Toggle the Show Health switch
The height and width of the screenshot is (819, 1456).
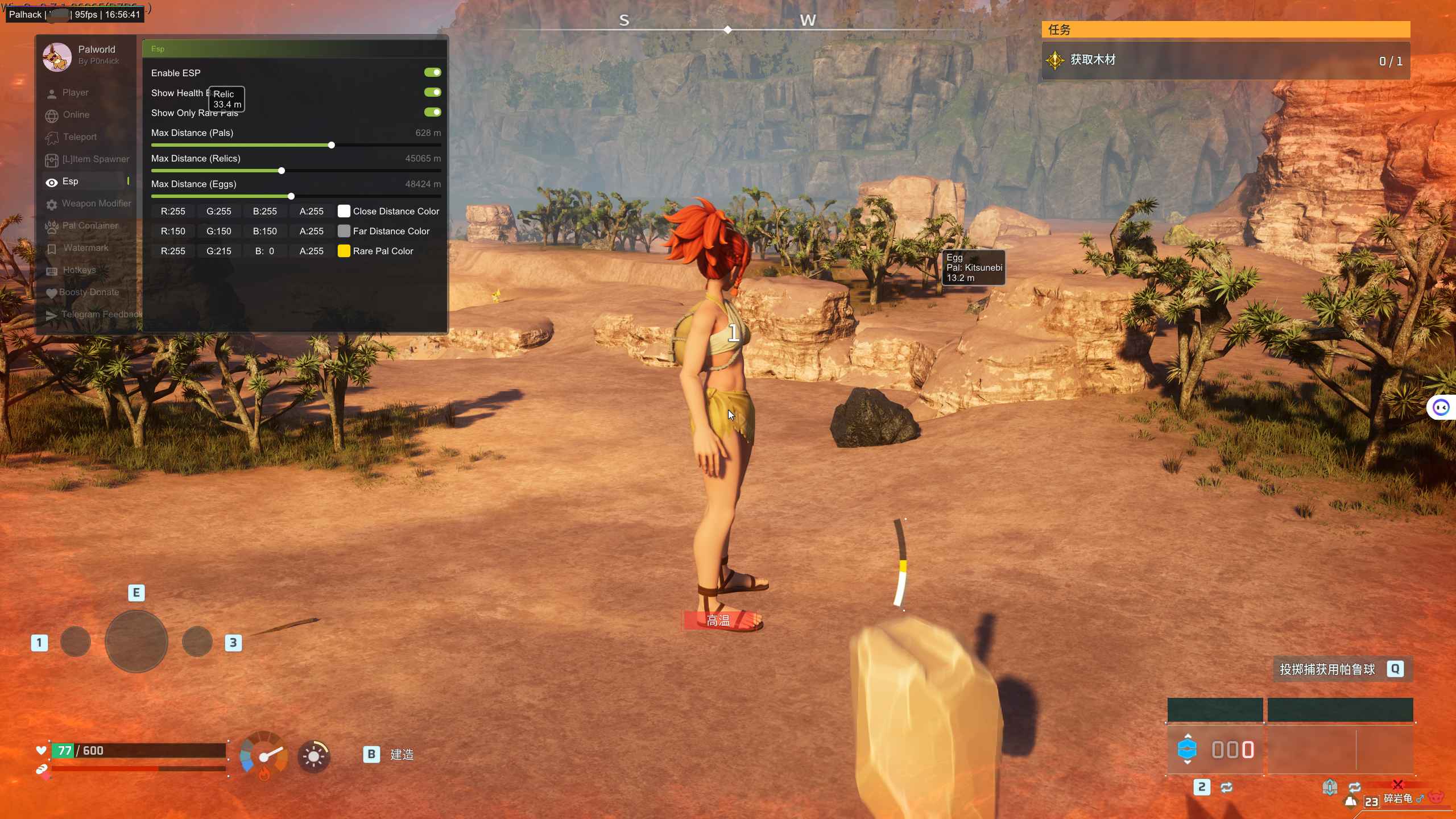pos(432,92)
